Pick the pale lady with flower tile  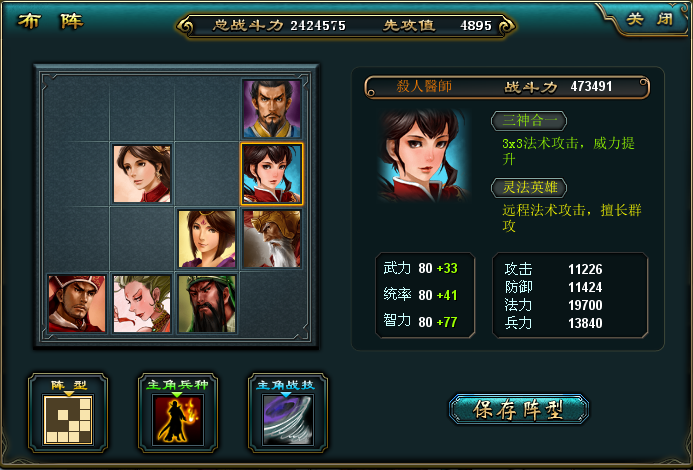(141, 303)
